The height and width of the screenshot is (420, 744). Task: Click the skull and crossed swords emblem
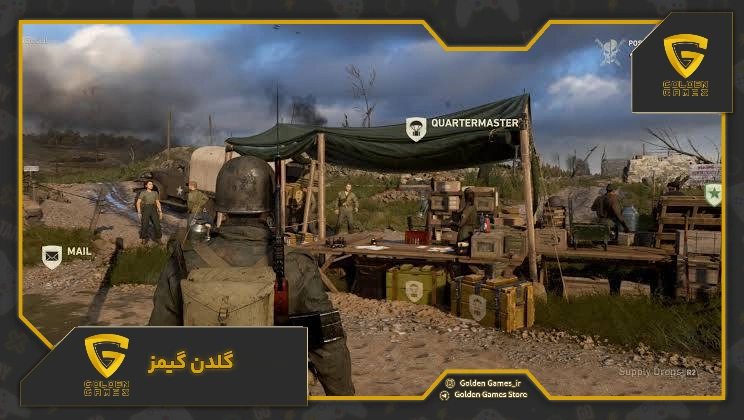tap(609, 50)
